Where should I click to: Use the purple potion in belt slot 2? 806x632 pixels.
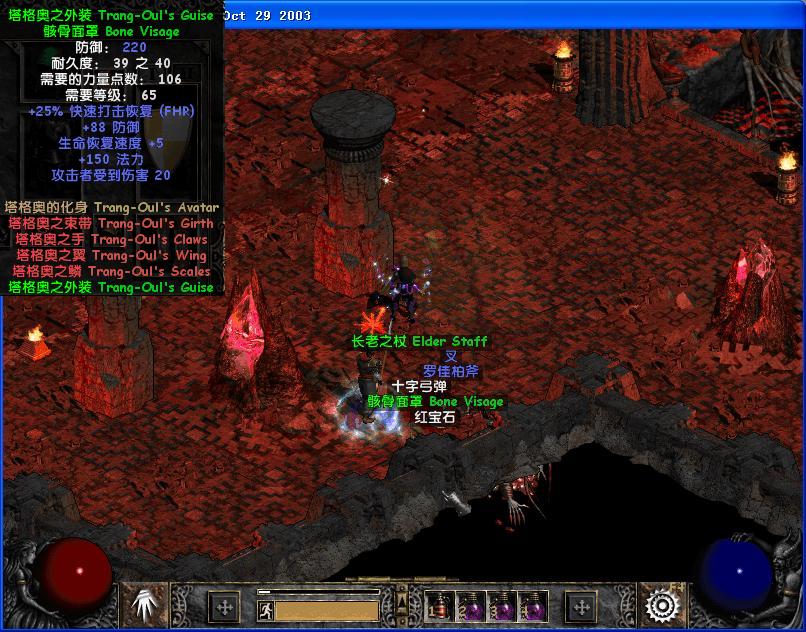tap(470, 606)
